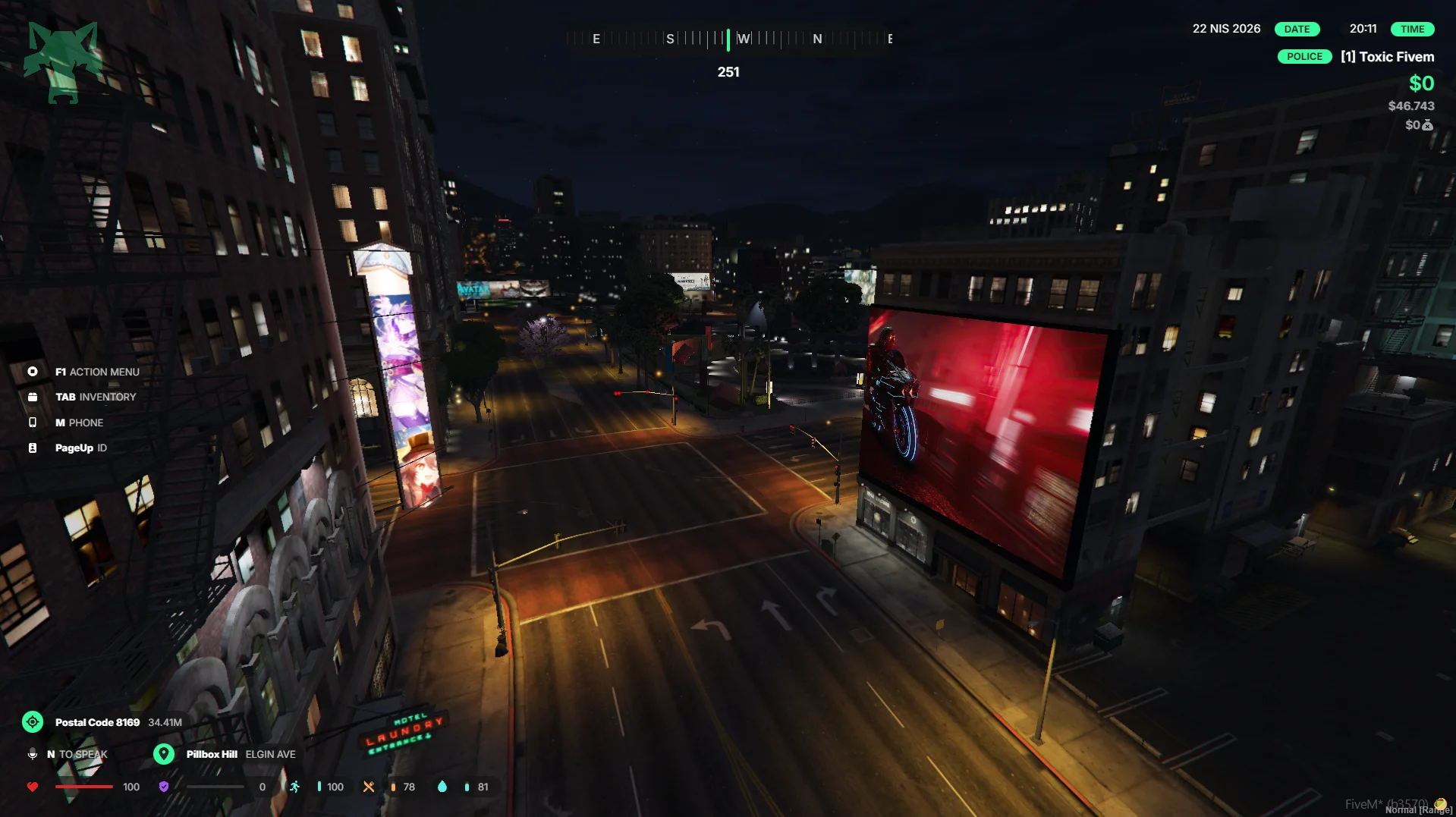Click the compass heading strip
The height and width of the screenshot is (817, 1456).
[728, 39]
